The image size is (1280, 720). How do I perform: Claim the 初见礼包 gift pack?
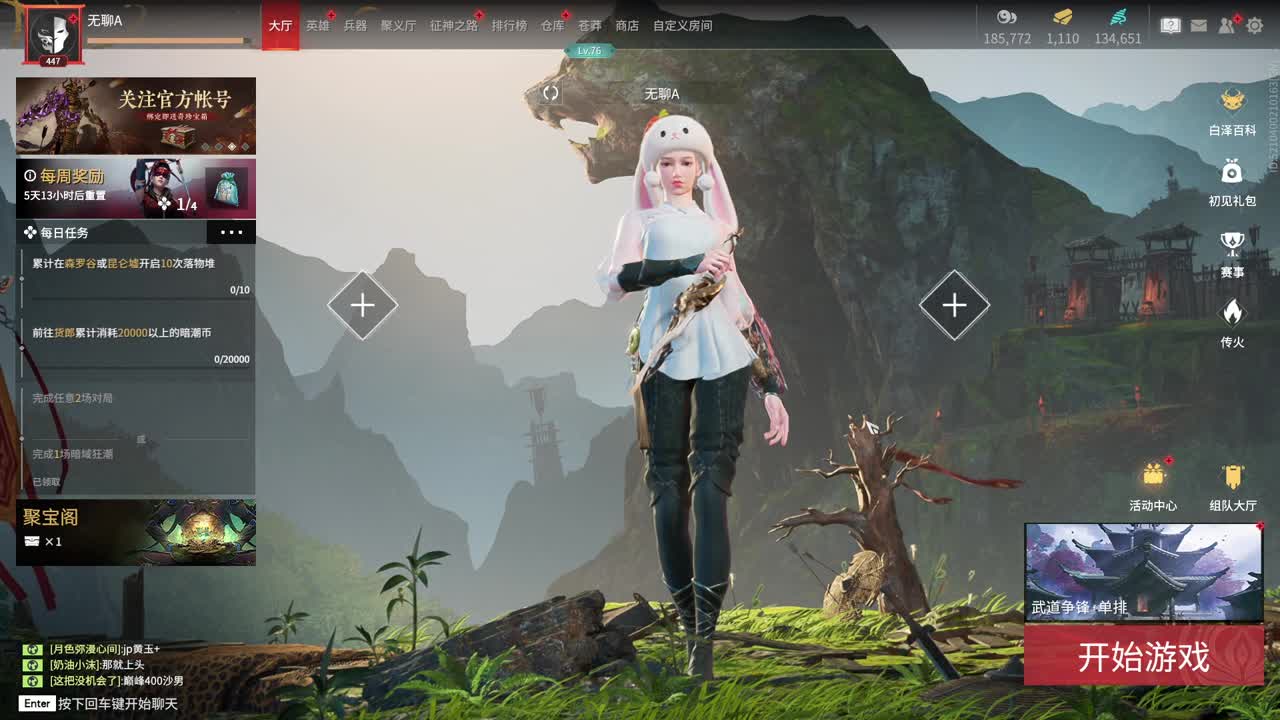pos(1232,181)
